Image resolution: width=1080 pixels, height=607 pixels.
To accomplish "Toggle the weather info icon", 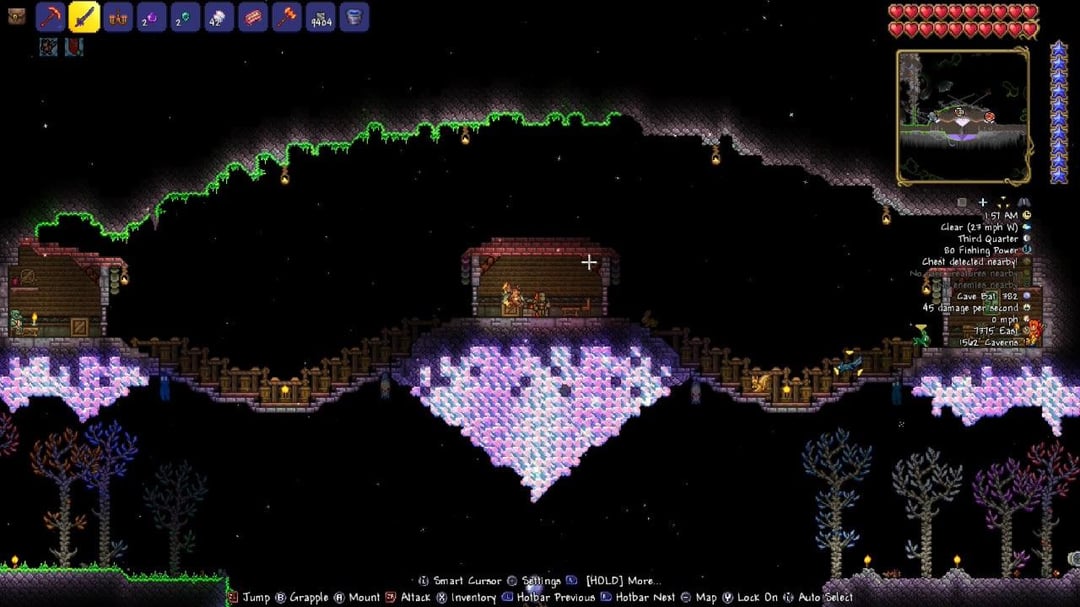I will pos(1026,227).
